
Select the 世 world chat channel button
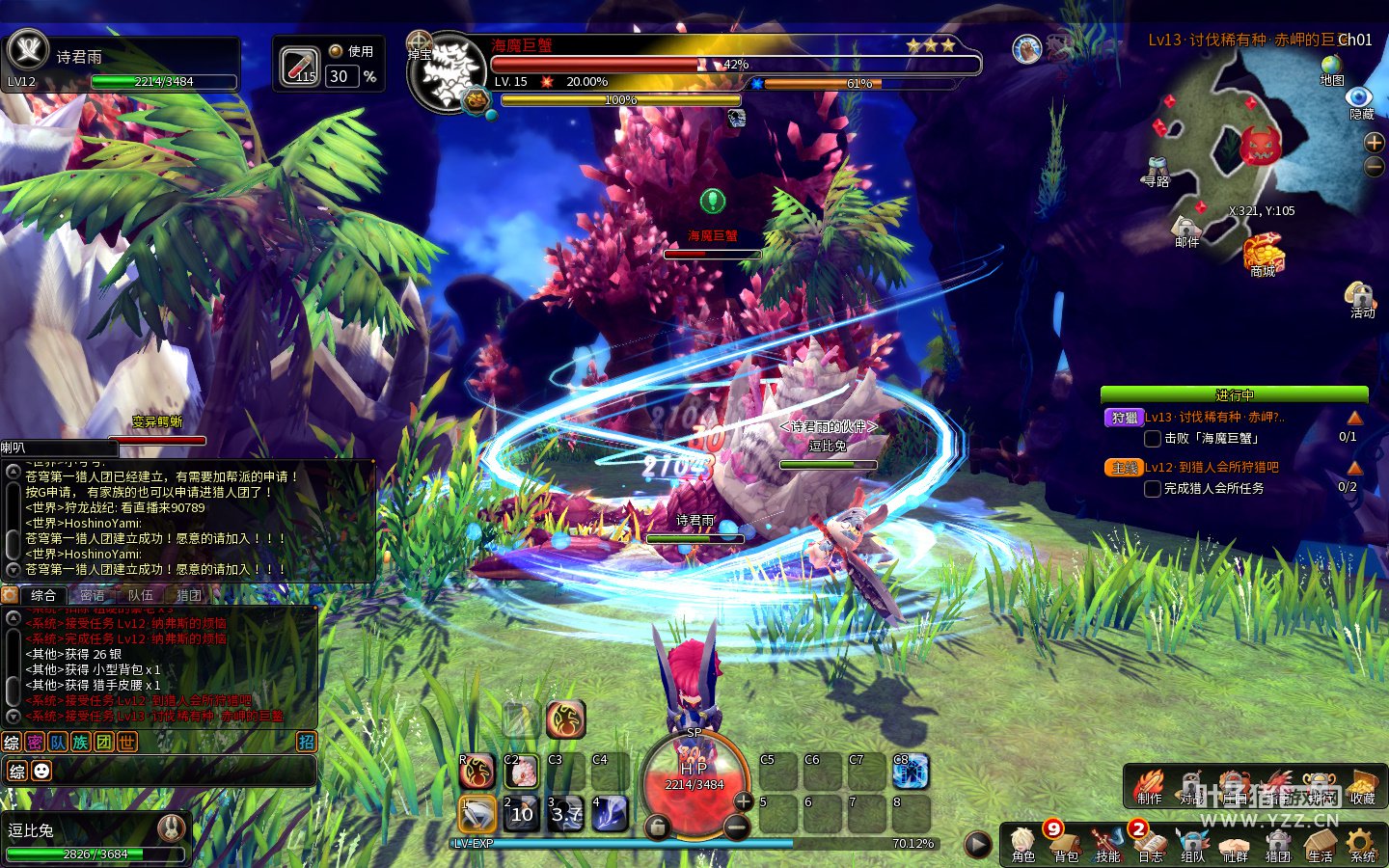coord(127,742)
